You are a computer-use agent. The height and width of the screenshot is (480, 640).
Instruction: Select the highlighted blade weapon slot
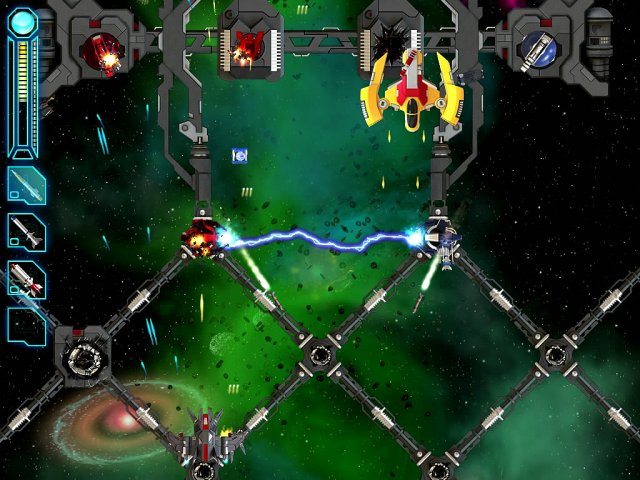pyautogui.click(x=26, y=185)
